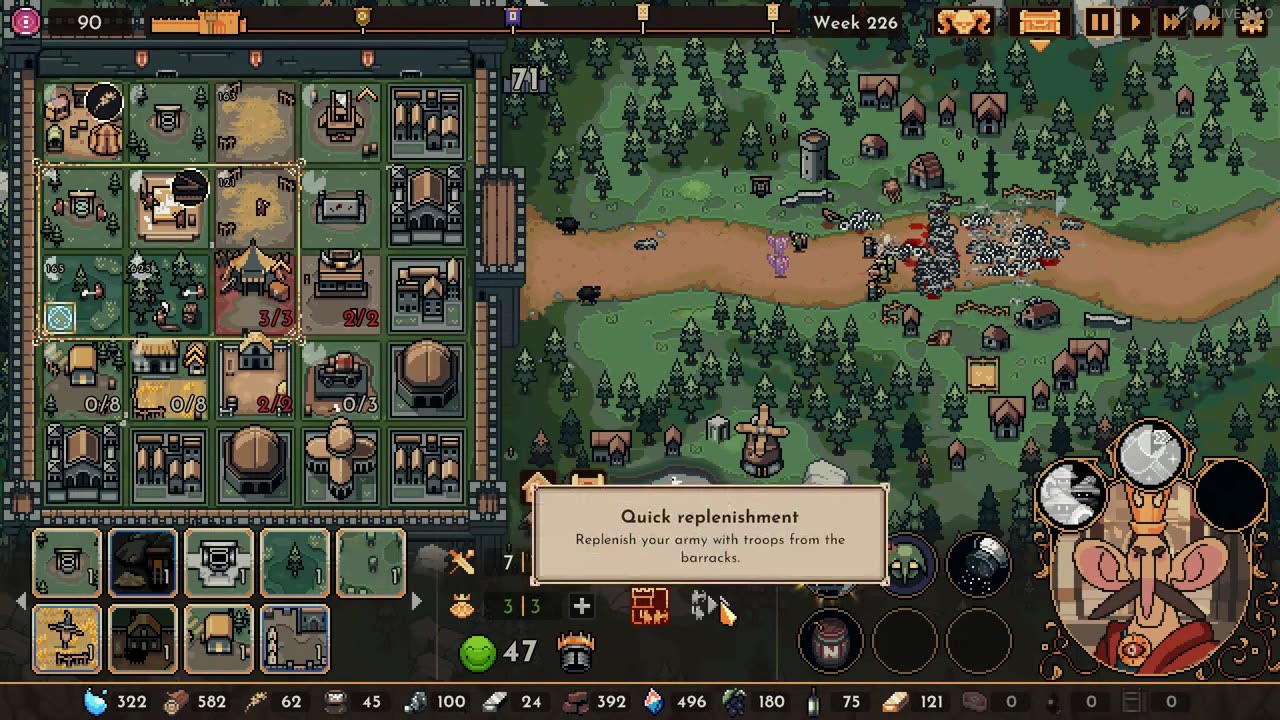The image size is (1280, 720).
Task: Select the pine tree forest card
Action: (295, 563)
